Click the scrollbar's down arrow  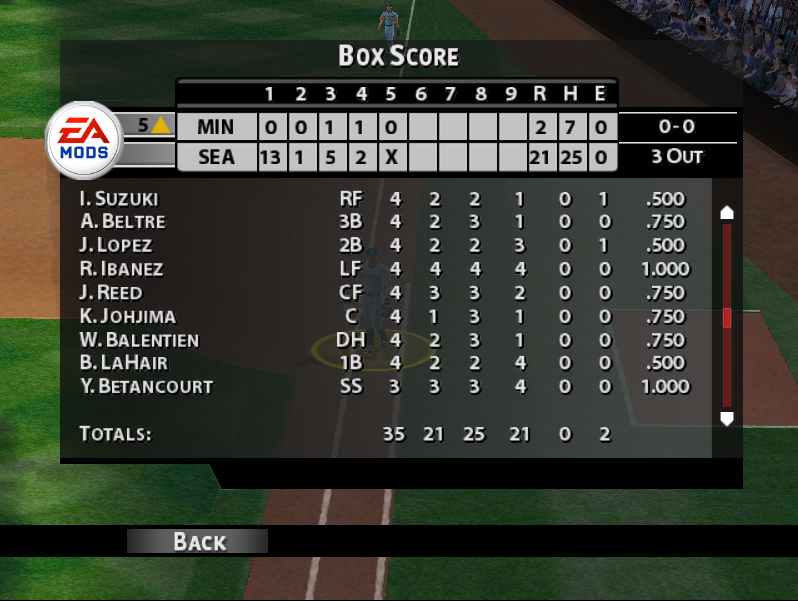tap(727, 418)
